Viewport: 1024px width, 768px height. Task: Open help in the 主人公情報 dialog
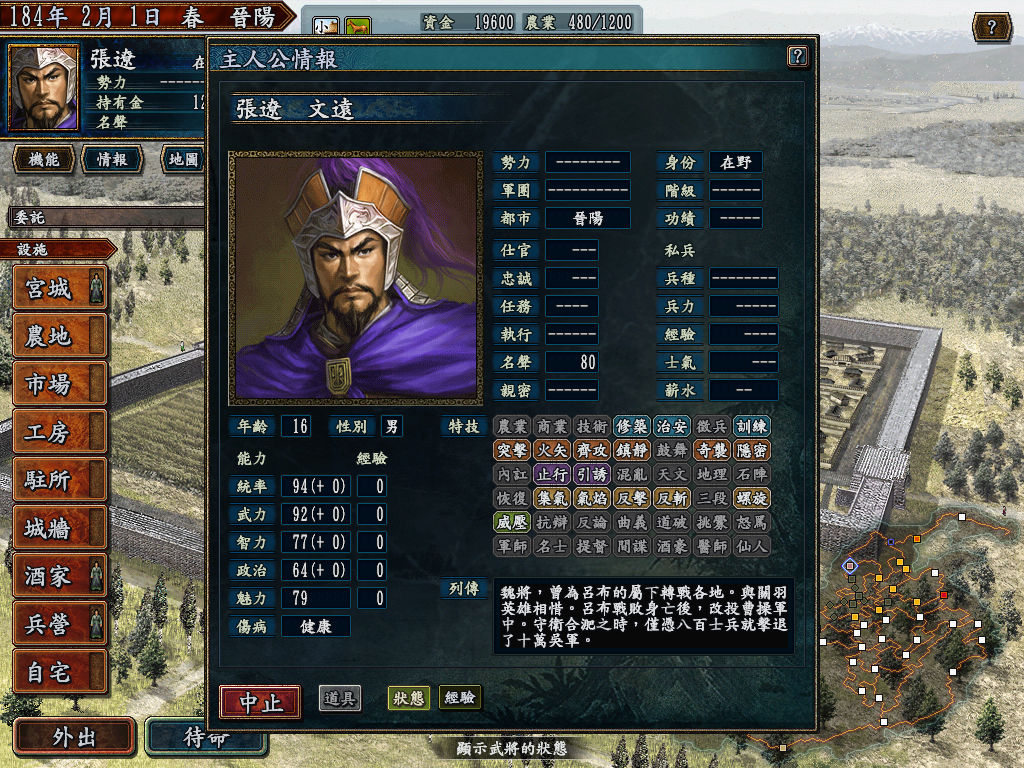pos(797,56)
